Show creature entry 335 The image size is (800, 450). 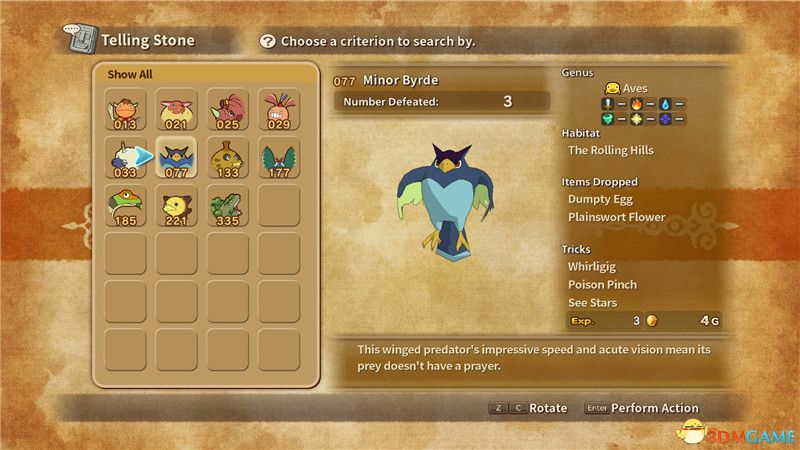228,206
